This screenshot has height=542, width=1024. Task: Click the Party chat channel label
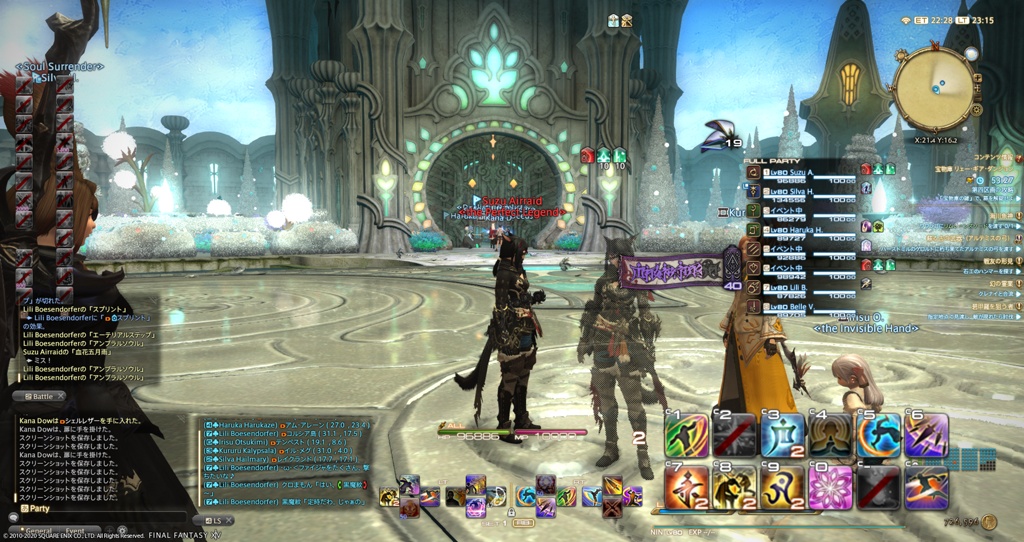click(37, 508)
